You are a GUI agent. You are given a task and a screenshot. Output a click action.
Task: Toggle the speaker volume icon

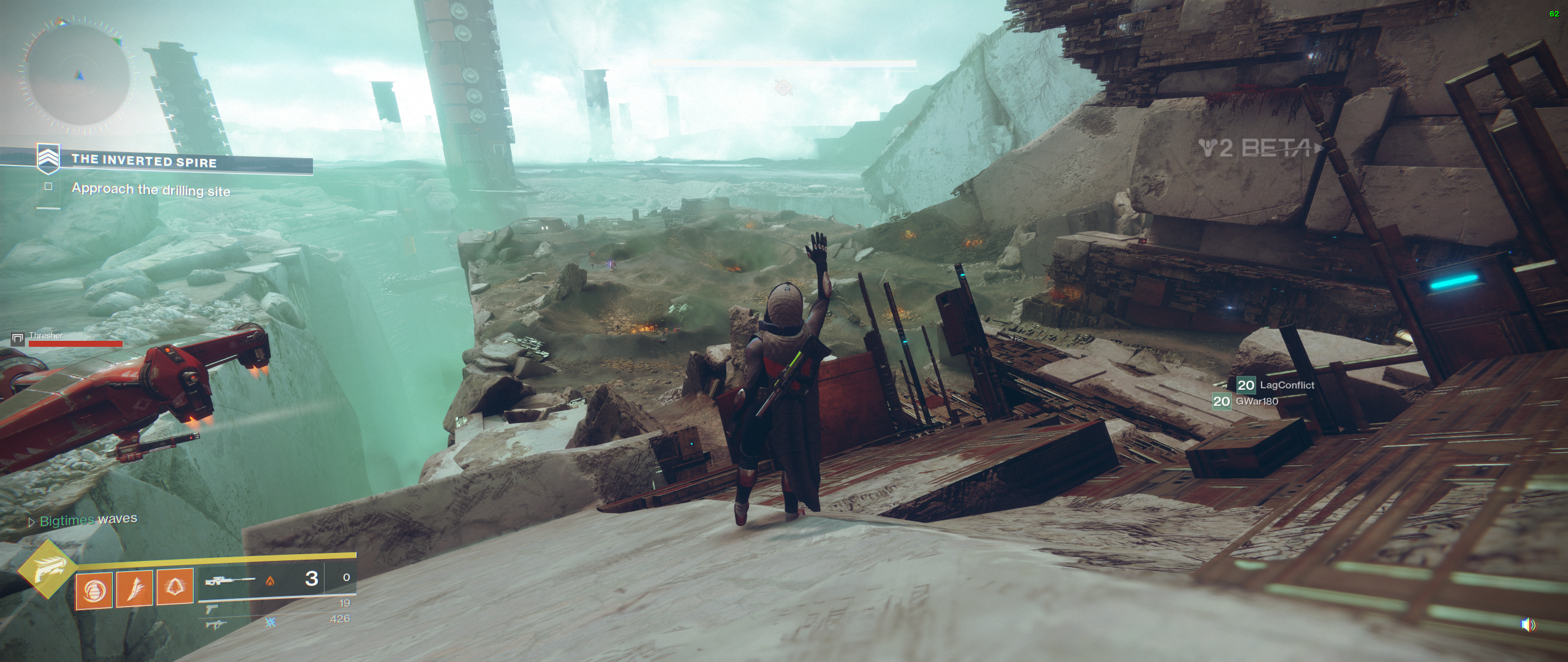[x=1528, y=625]
